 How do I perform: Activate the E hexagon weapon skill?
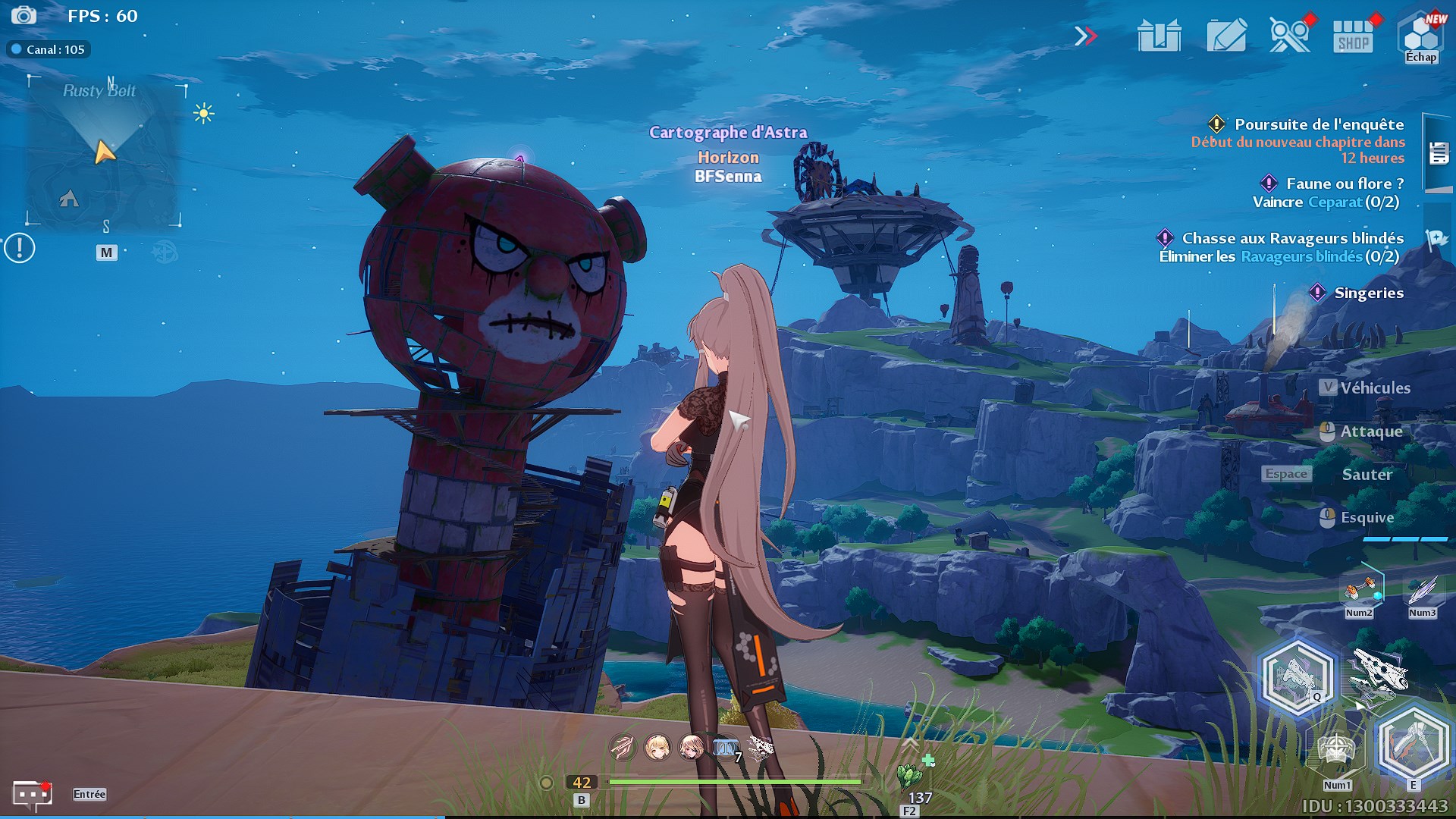click(1412, 745)
